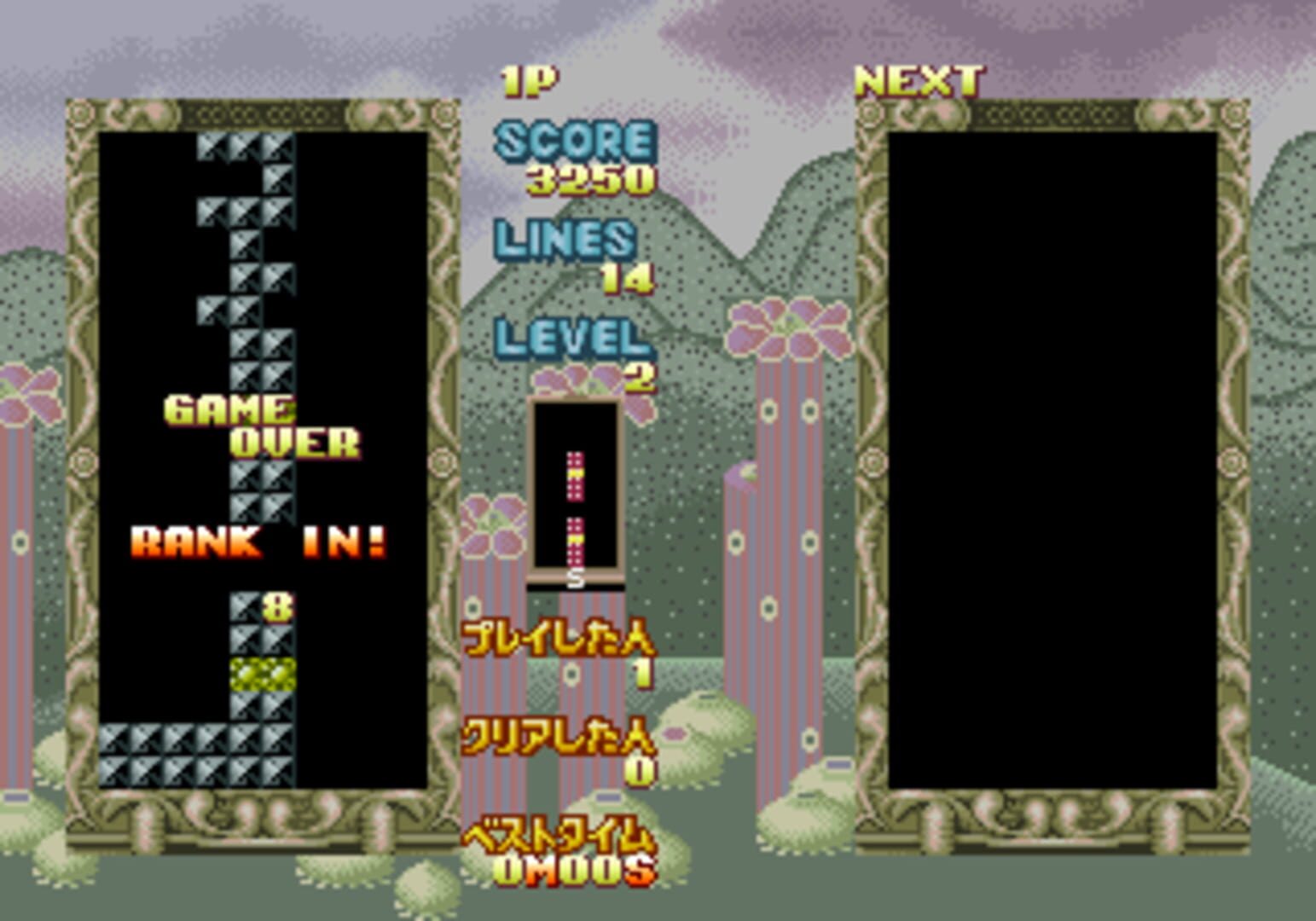Click the RANK IN! announcement
The image size is (1316, 921).
pos(260,540)
